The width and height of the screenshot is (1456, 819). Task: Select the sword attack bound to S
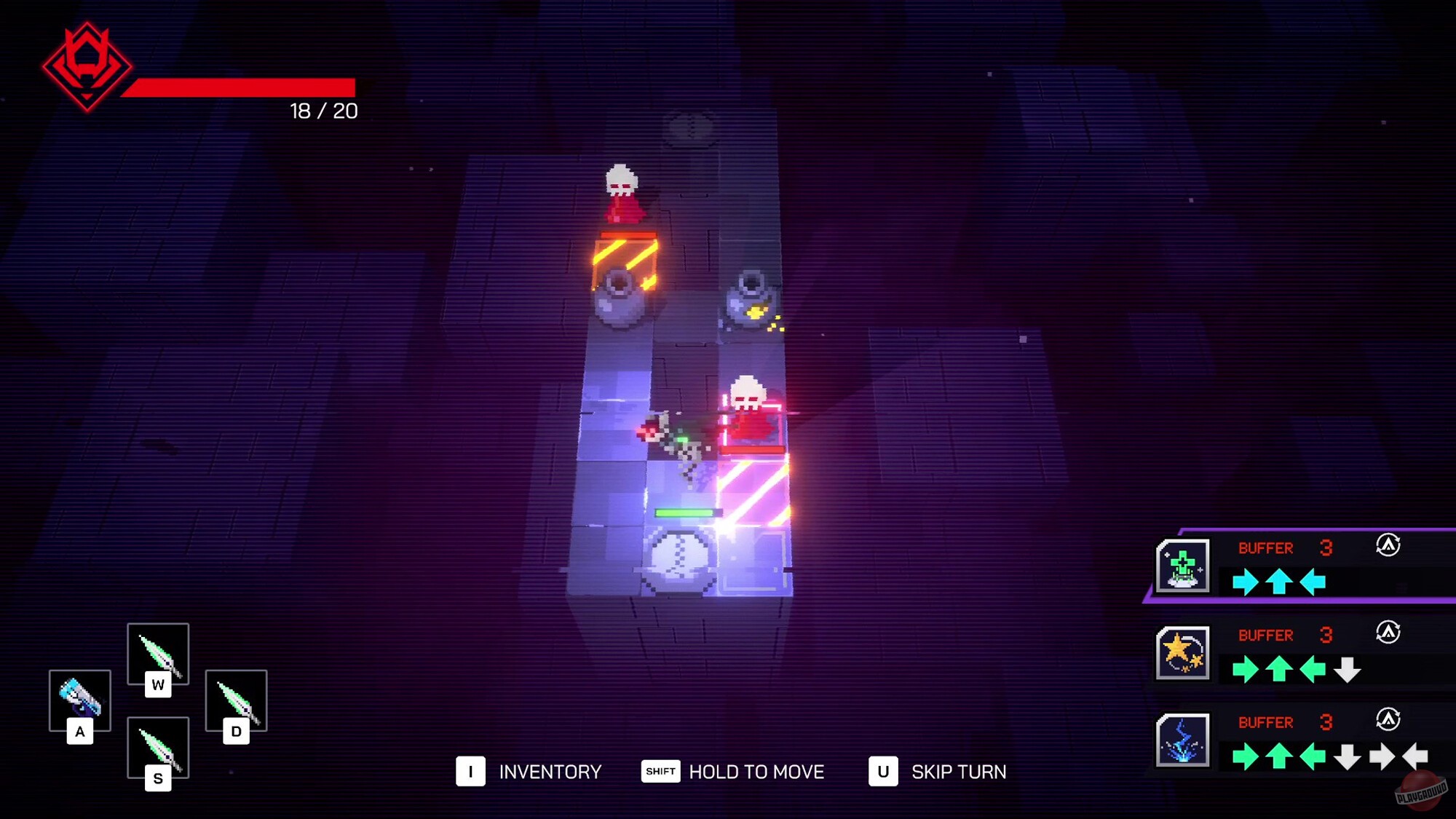point(159,747)
